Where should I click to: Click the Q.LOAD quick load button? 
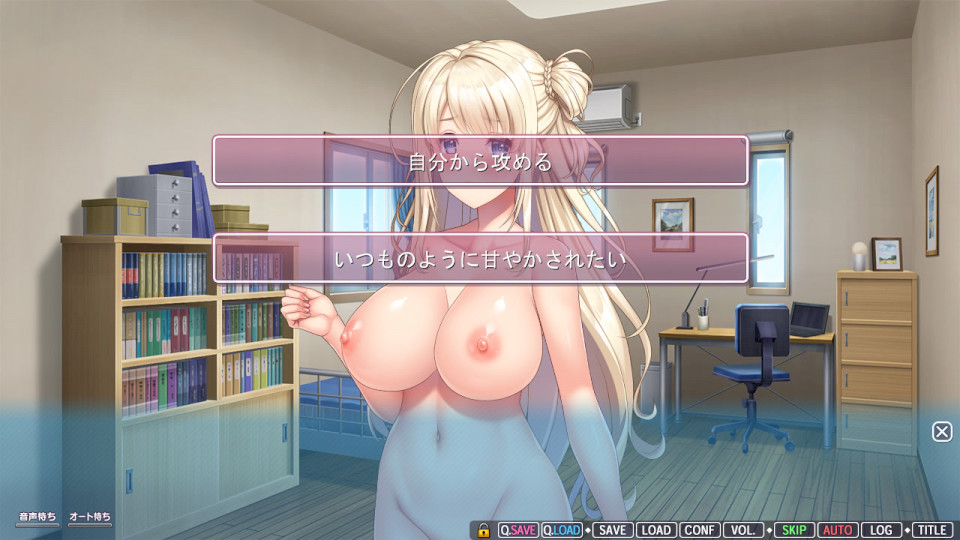(562, 530)
